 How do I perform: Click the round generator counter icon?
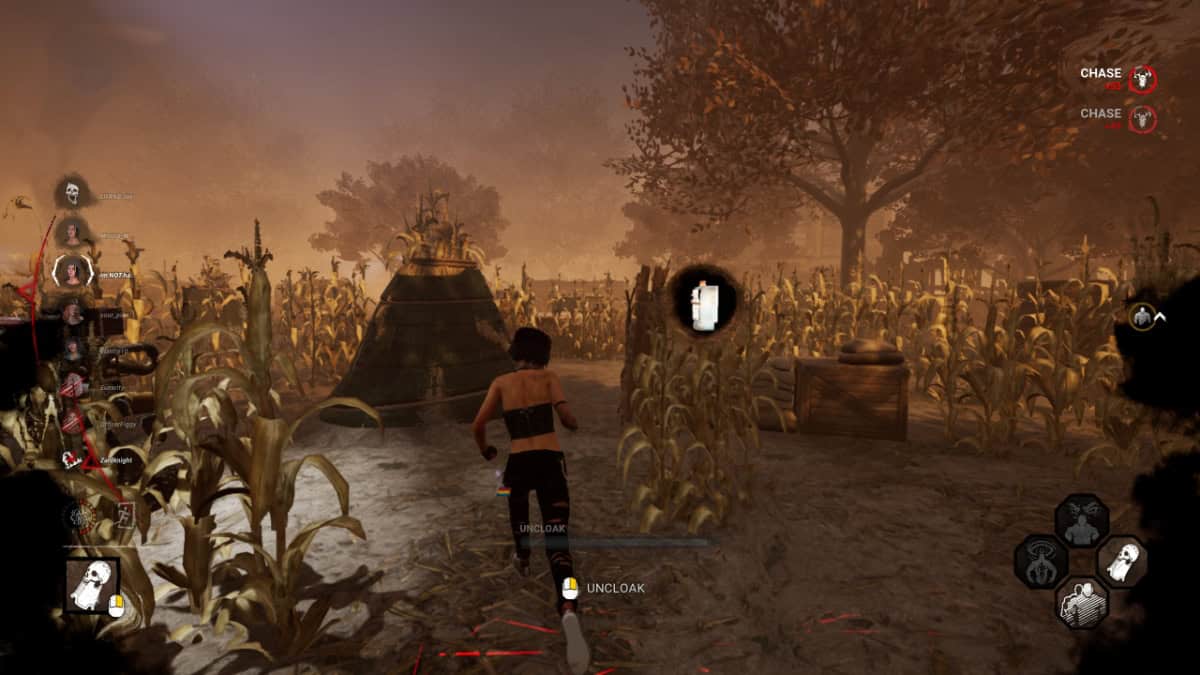coord(79,517)
